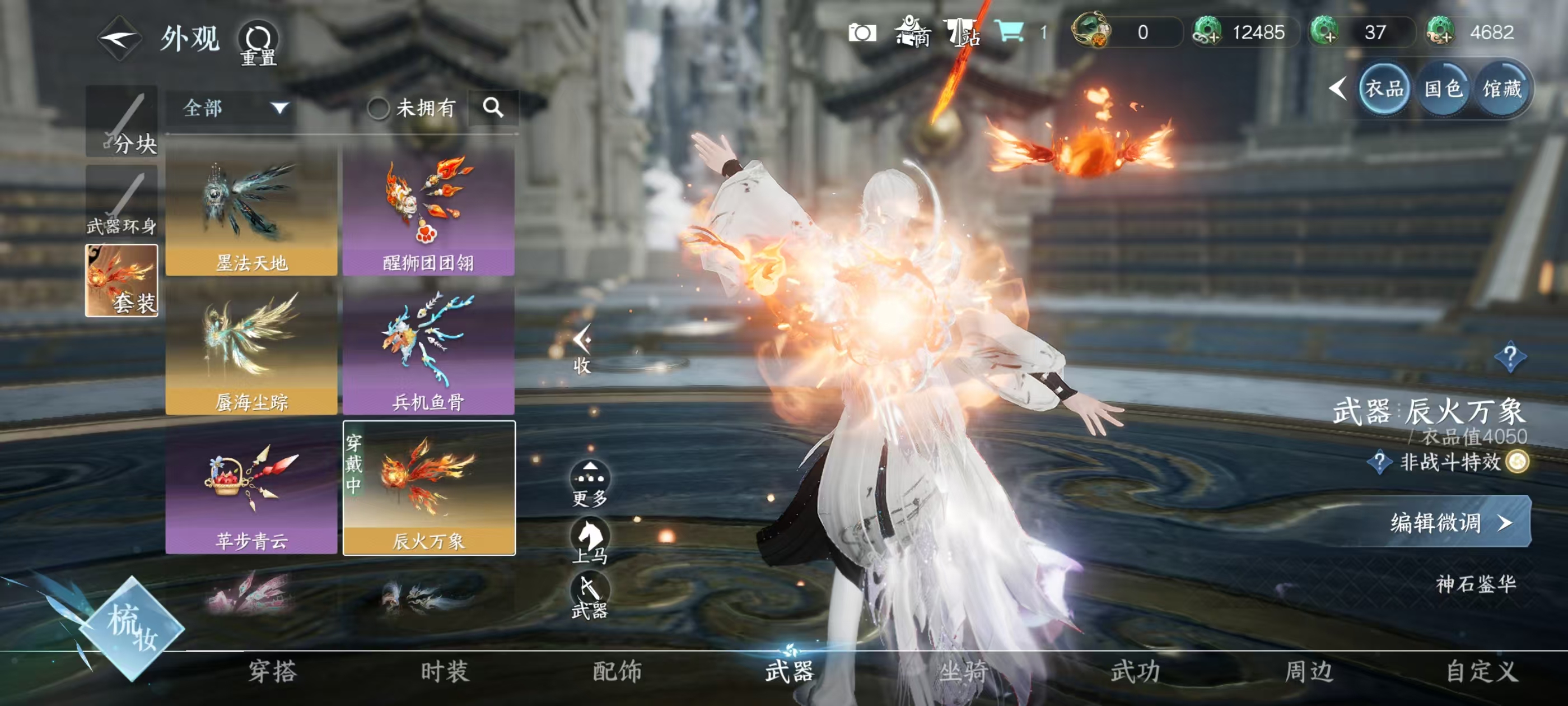The width and height of the screenshot is (1568, 706).
Task: Open the weapon search magnifier
Action: 493,108
